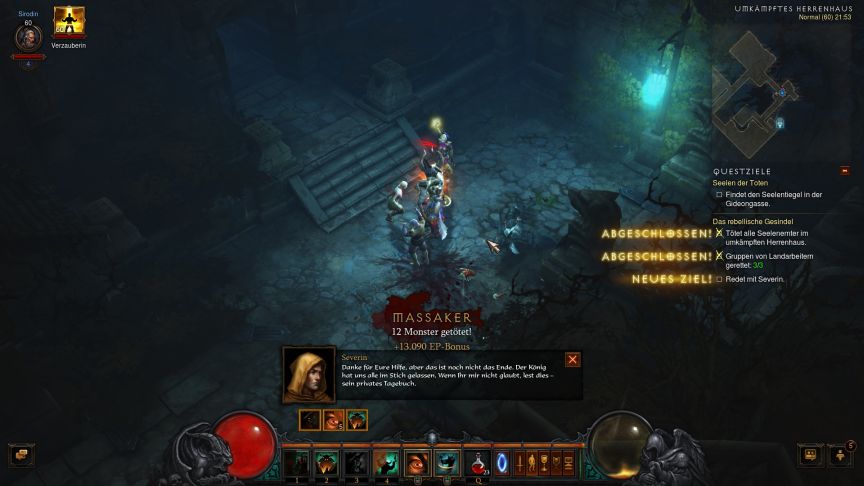Activate the blue town portal
This screenshot has width=864, height=486.
502,463
